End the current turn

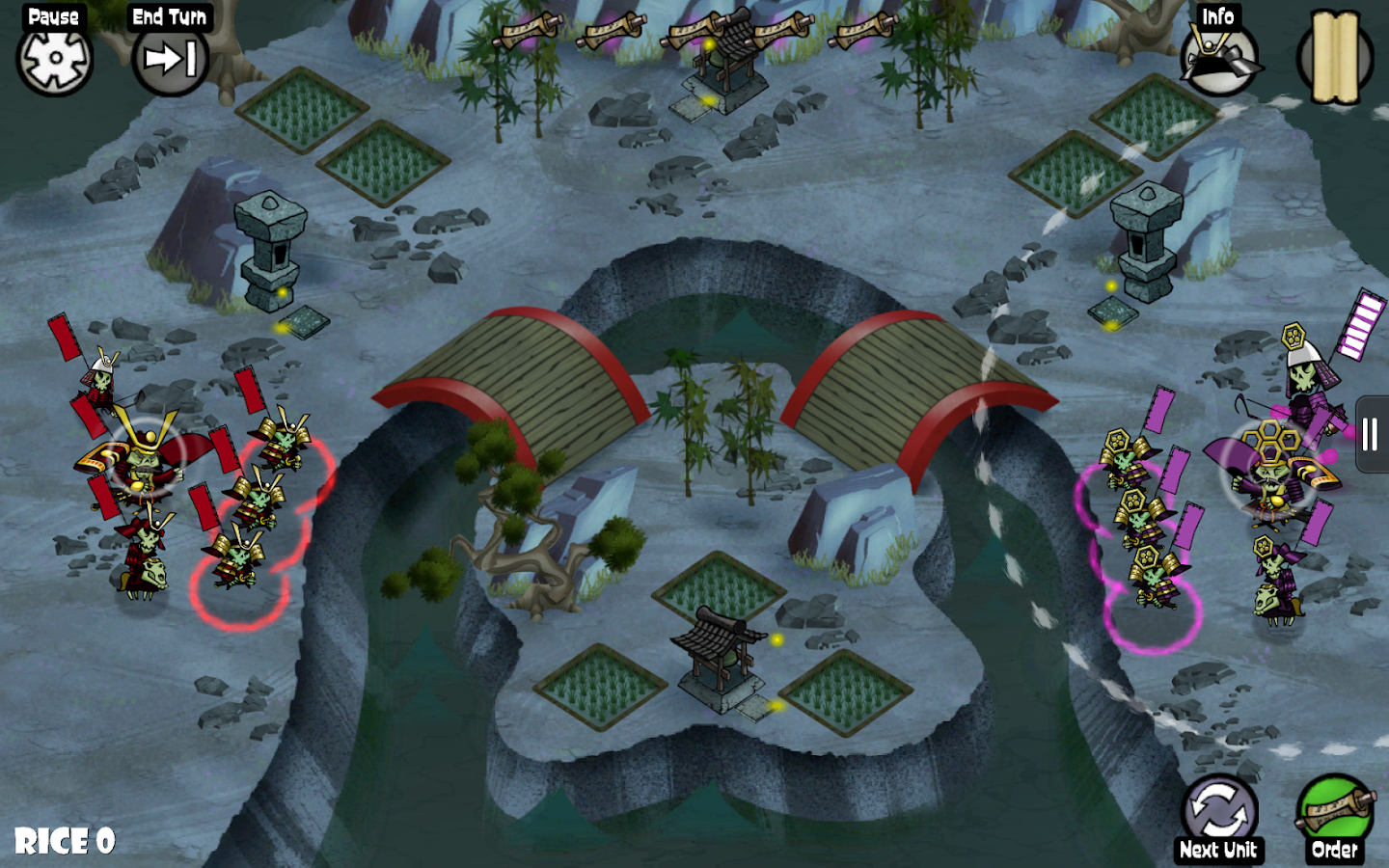[170, 59]
